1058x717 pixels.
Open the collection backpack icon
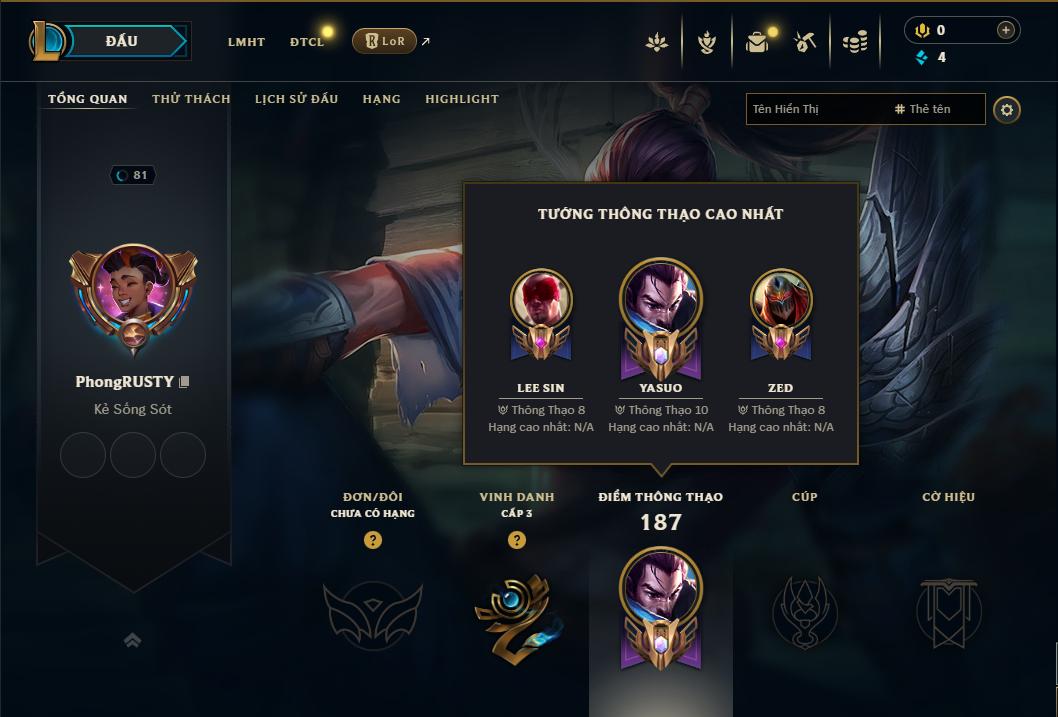point(757,42)
